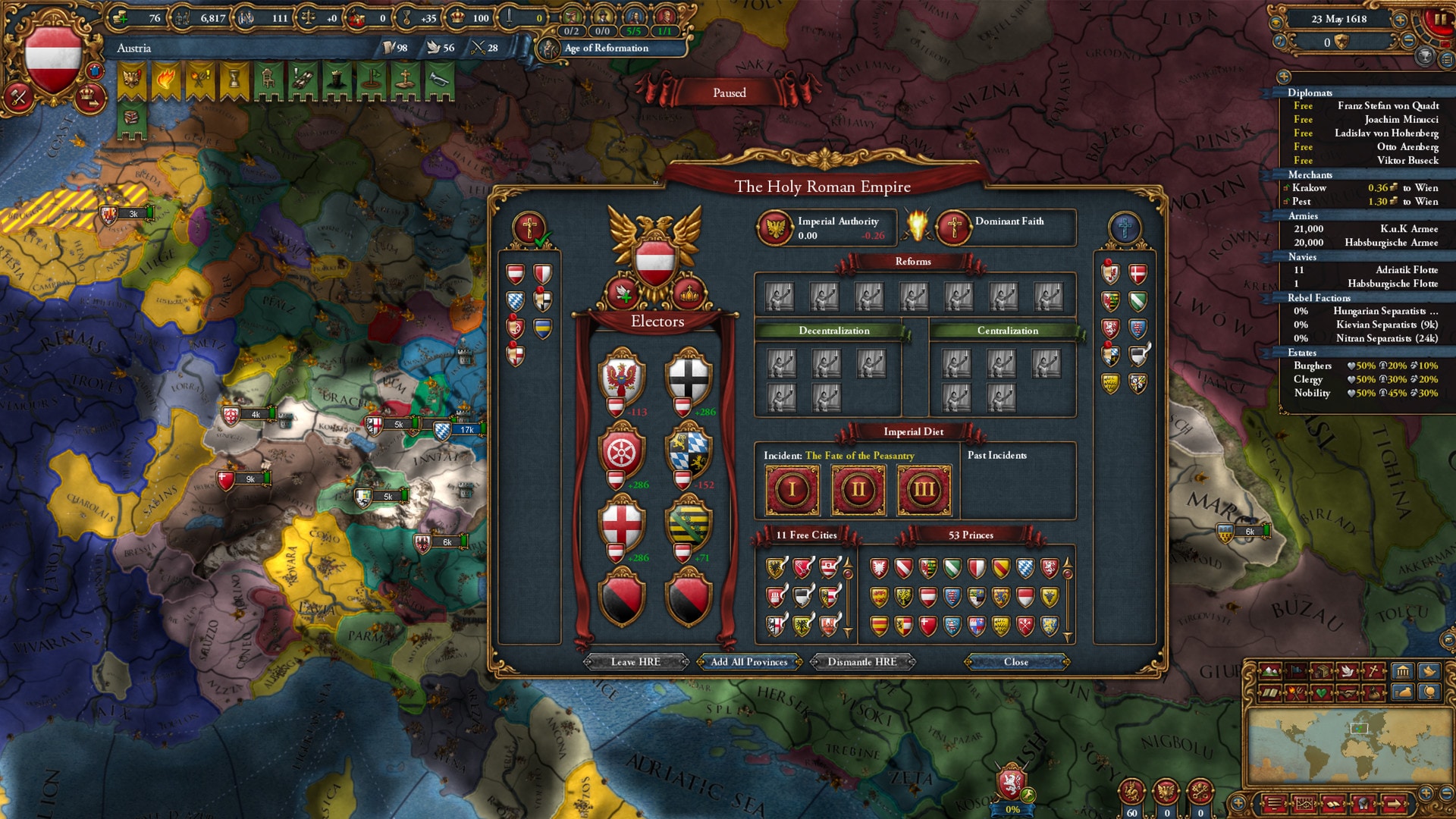This screenshot has width=1456, height=819.
Task: Select diplomat Franz Stefan von Quadt
Action: pos(1388,106)
